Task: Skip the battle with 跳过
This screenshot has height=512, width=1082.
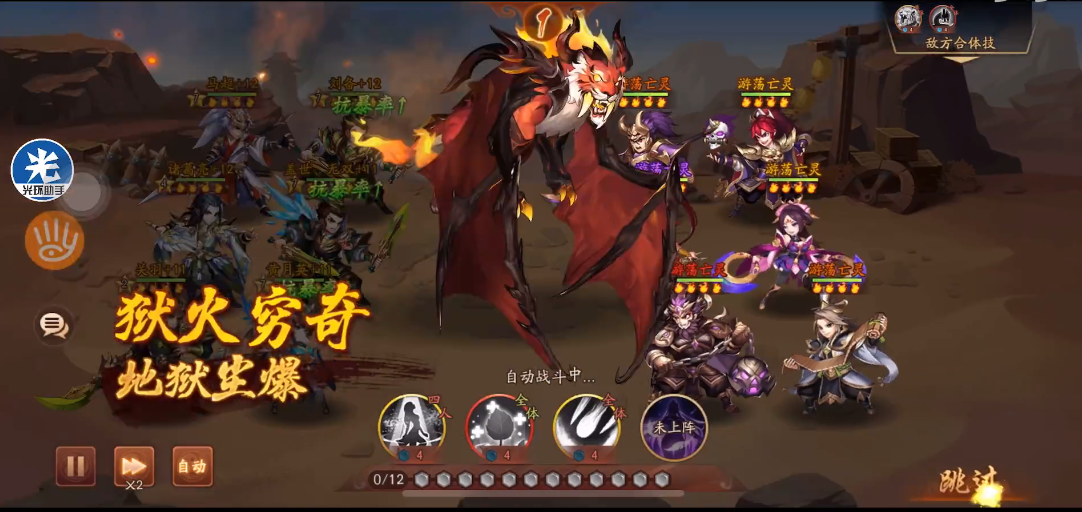Action: tap(968, 483)
